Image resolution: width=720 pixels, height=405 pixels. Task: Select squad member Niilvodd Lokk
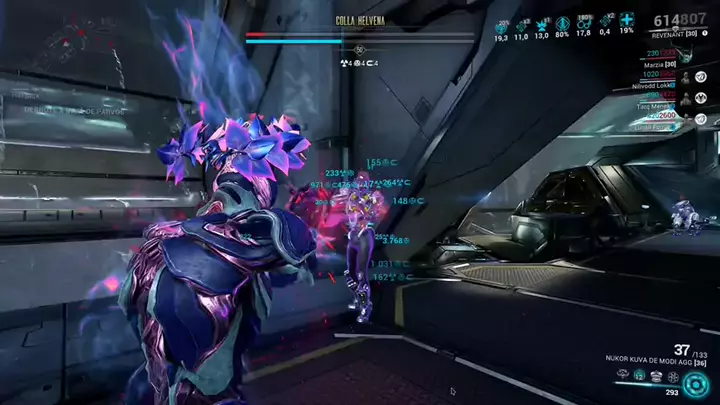click(x=660, y=85)
